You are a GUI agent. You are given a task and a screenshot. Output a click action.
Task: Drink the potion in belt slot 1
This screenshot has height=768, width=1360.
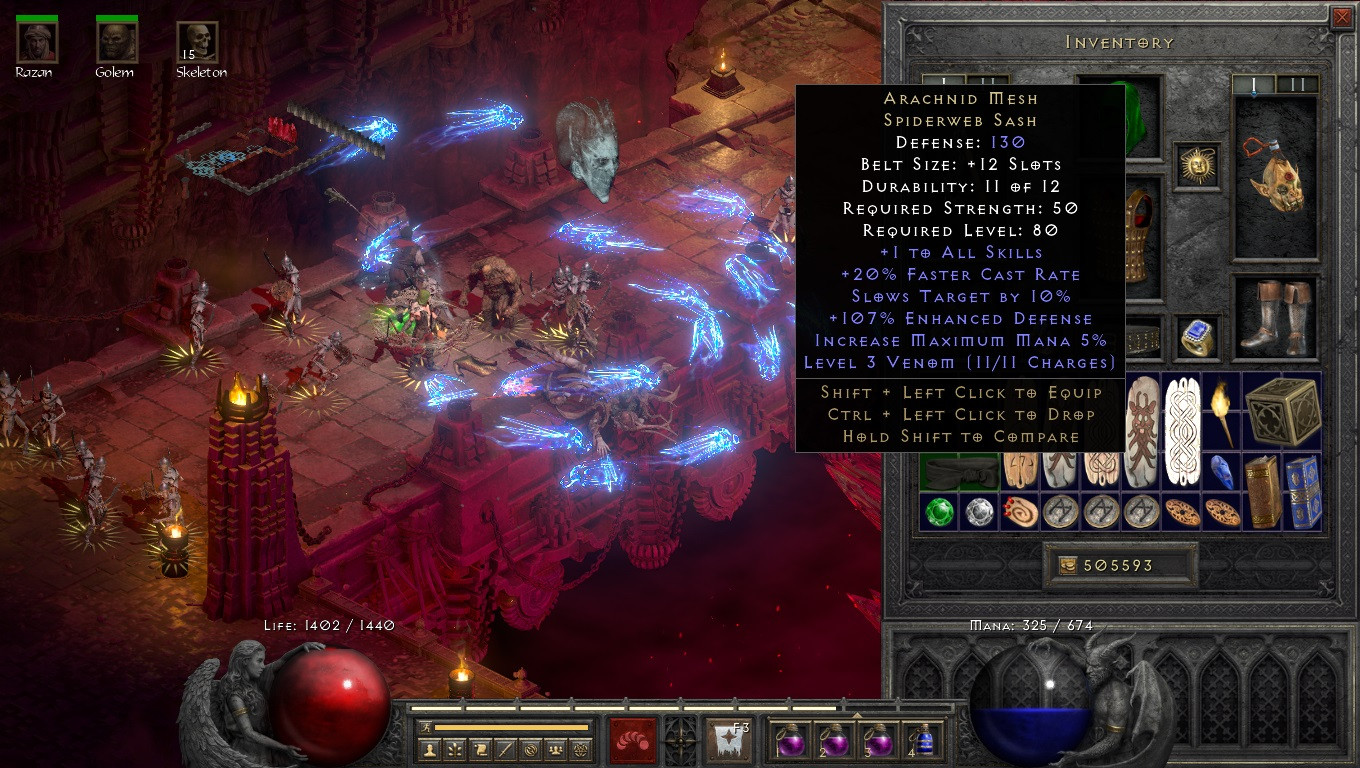[x=792, y=740]
